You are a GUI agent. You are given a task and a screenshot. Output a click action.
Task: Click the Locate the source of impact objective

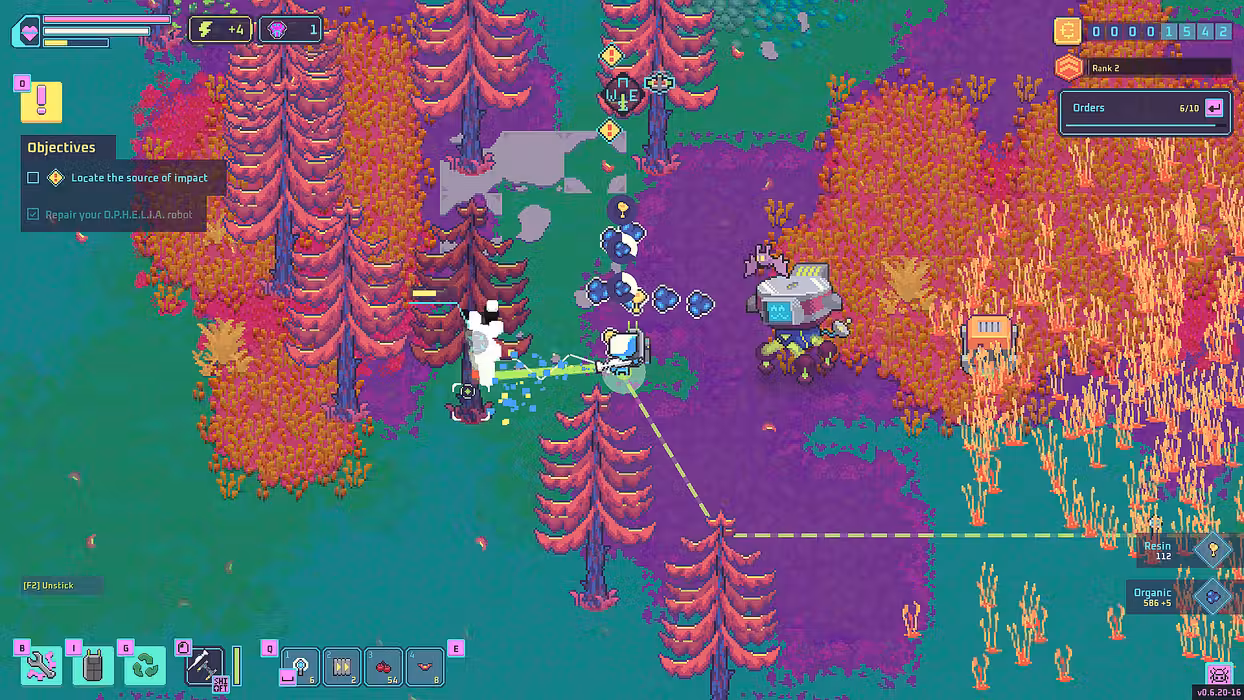139,178
